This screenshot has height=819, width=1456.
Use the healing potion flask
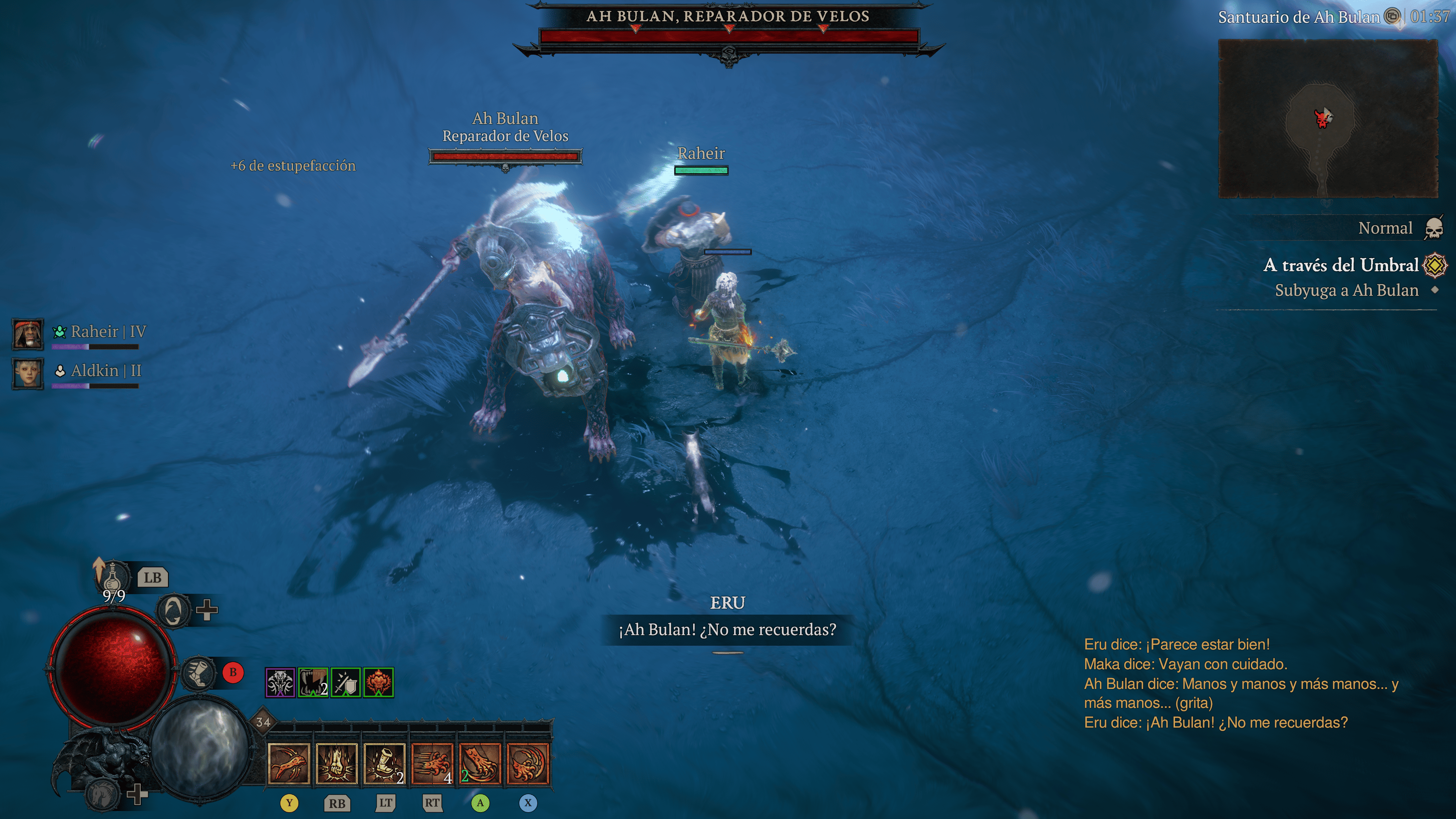click(x=113, y=576)
